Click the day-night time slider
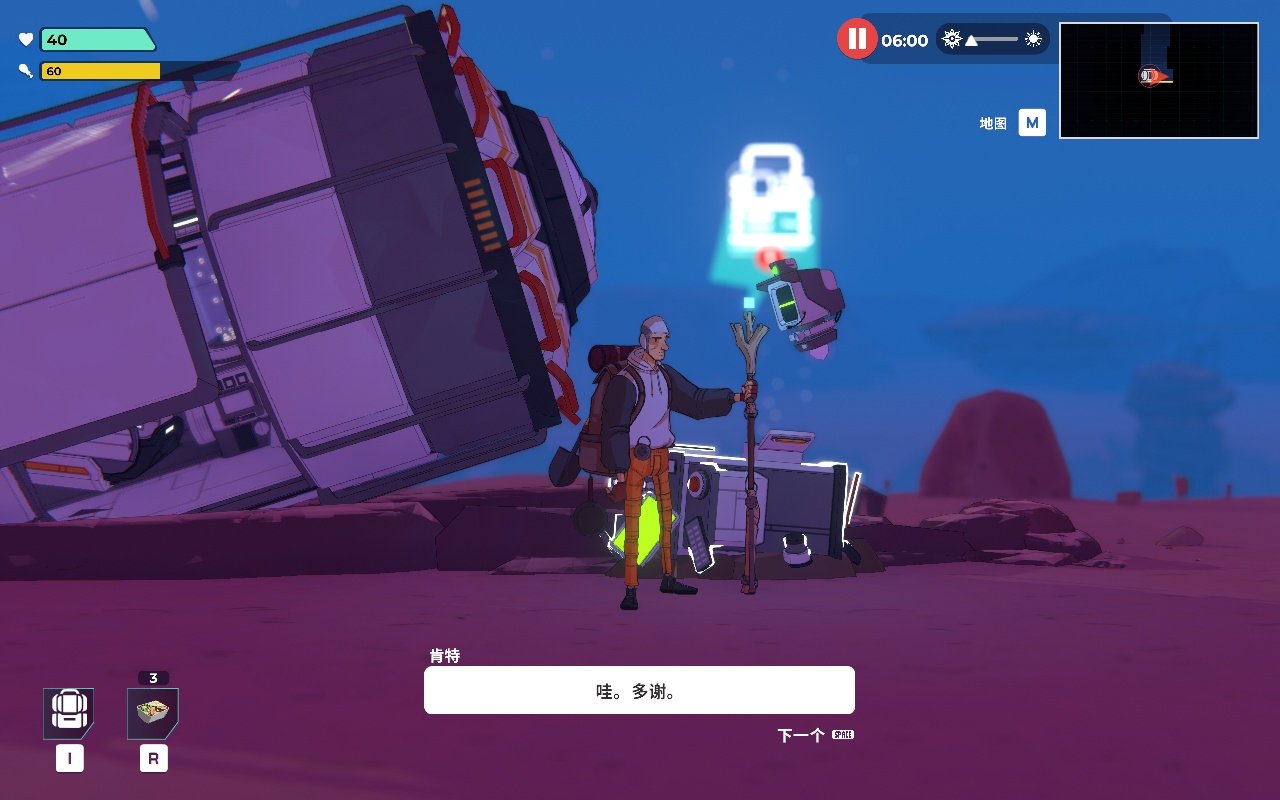Screen dimensions: 1280x800 click(992, 40)
